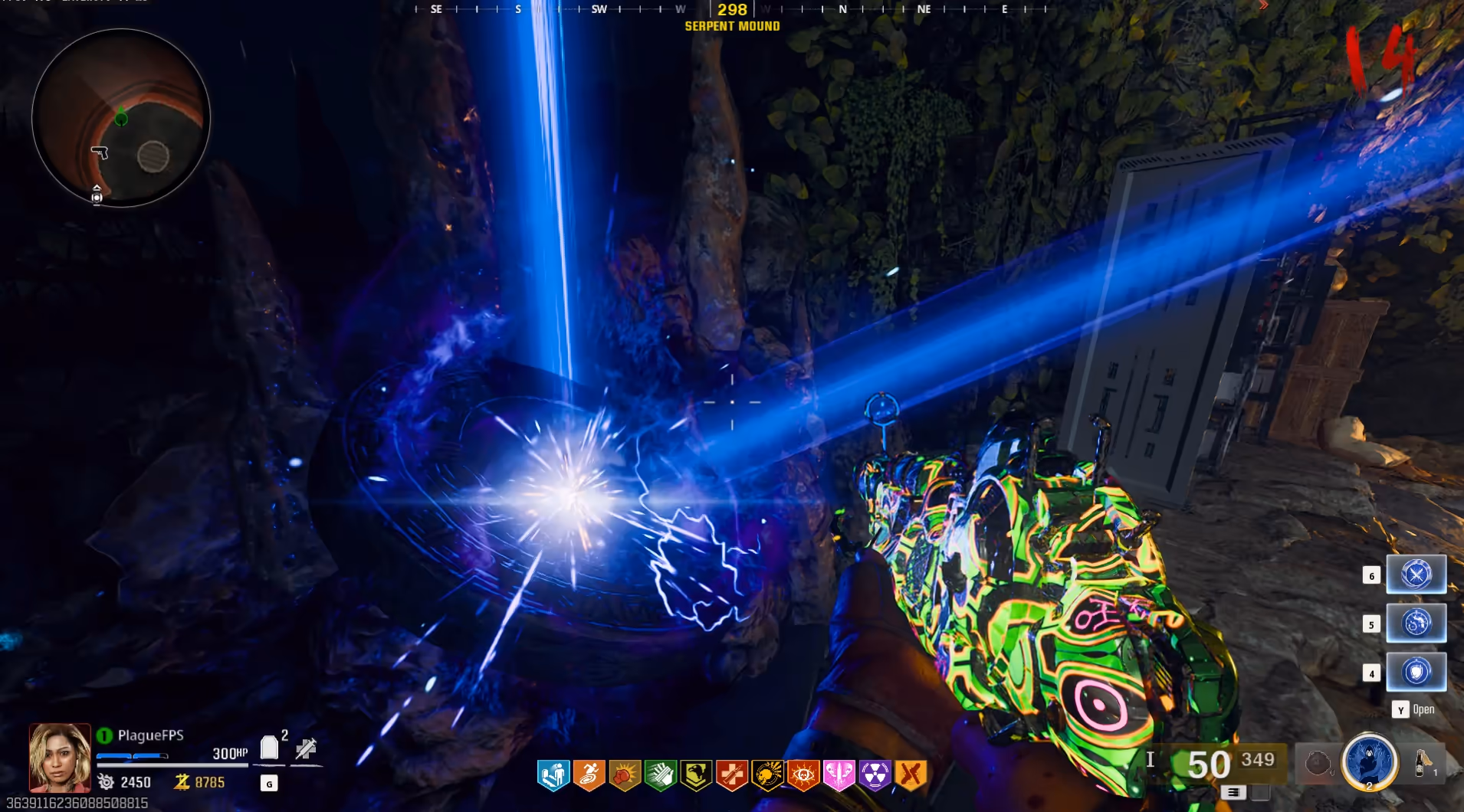Choose the dragon gobblegum slot
Image resolution: width=1464 pixels, height=812 pixels.
tap(1416, 624)
